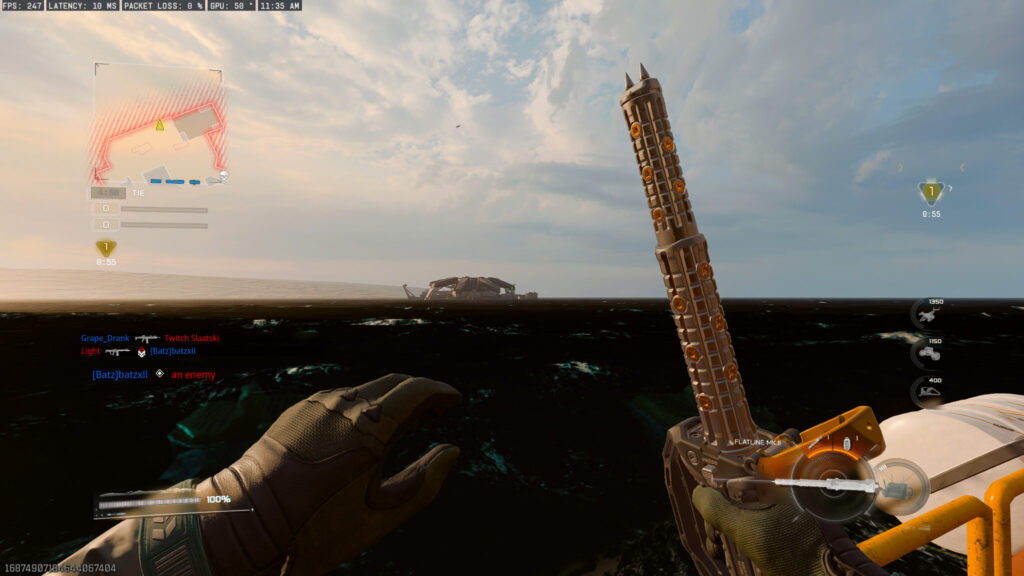1024x576 pixels.
Task: Open the minimap in the HUD
Action: tap(159, 126)
